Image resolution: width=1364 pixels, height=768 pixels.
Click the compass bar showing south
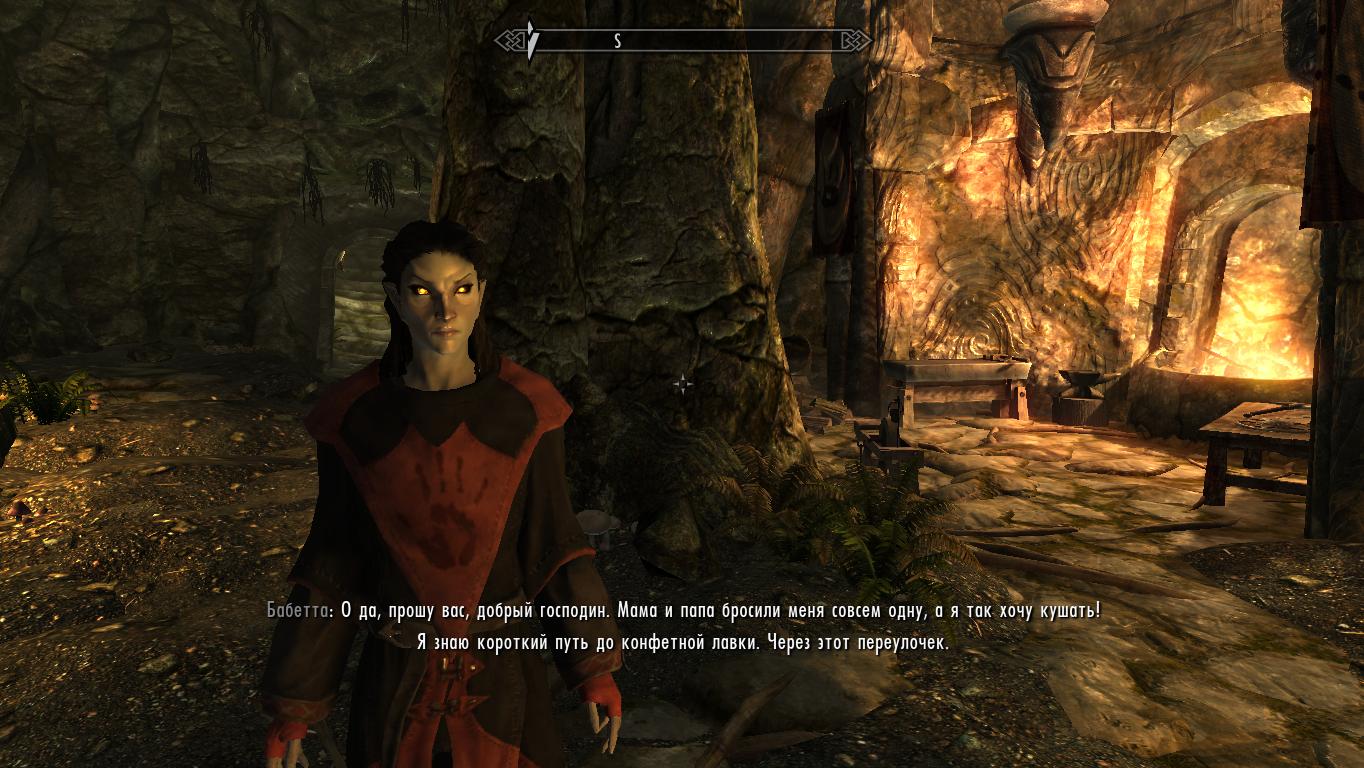[x=683, y=41]
